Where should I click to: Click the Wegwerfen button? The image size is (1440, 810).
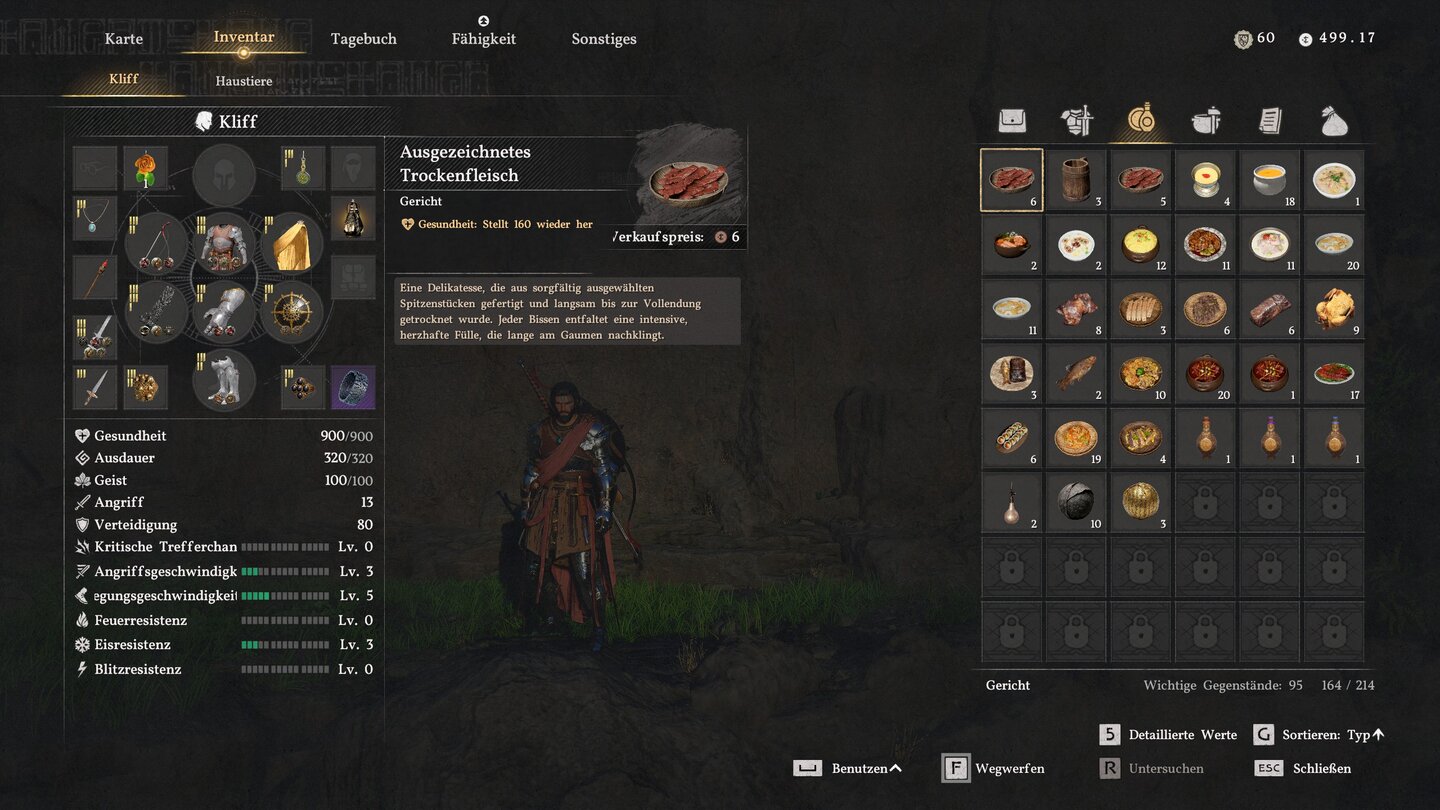[994, 768]
